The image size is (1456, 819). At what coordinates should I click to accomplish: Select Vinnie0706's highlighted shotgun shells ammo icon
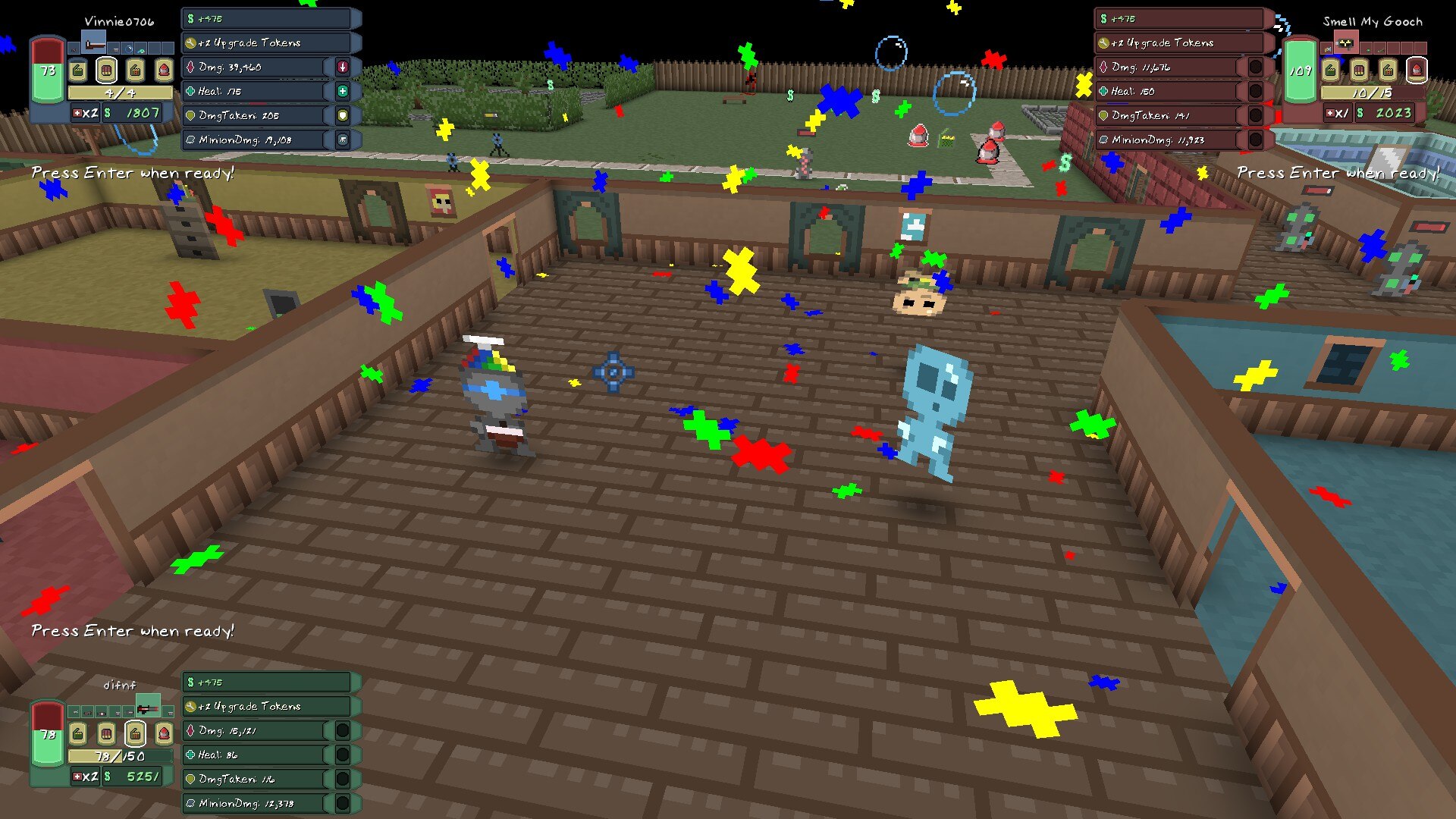(106, 71)
